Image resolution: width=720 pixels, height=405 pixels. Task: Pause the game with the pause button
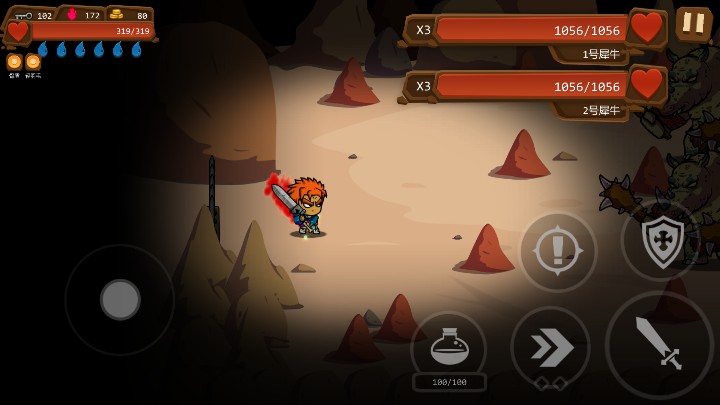(x=693, y=23)
